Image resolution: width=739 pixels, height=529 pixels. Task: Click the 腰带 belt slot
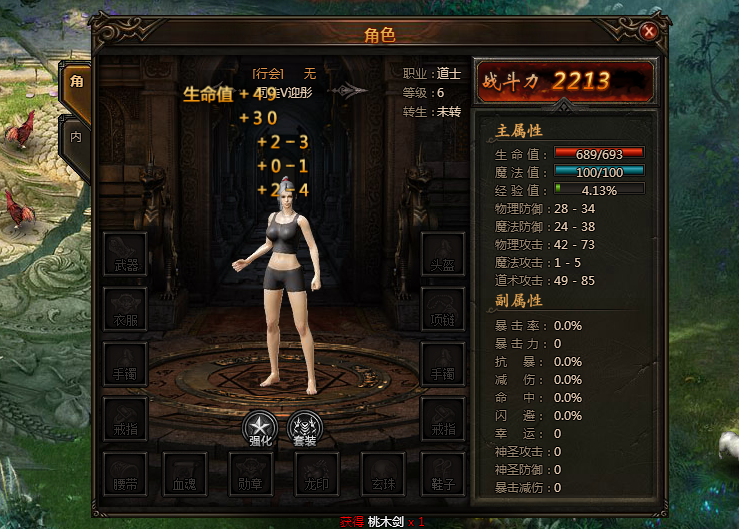click(125, 474)
